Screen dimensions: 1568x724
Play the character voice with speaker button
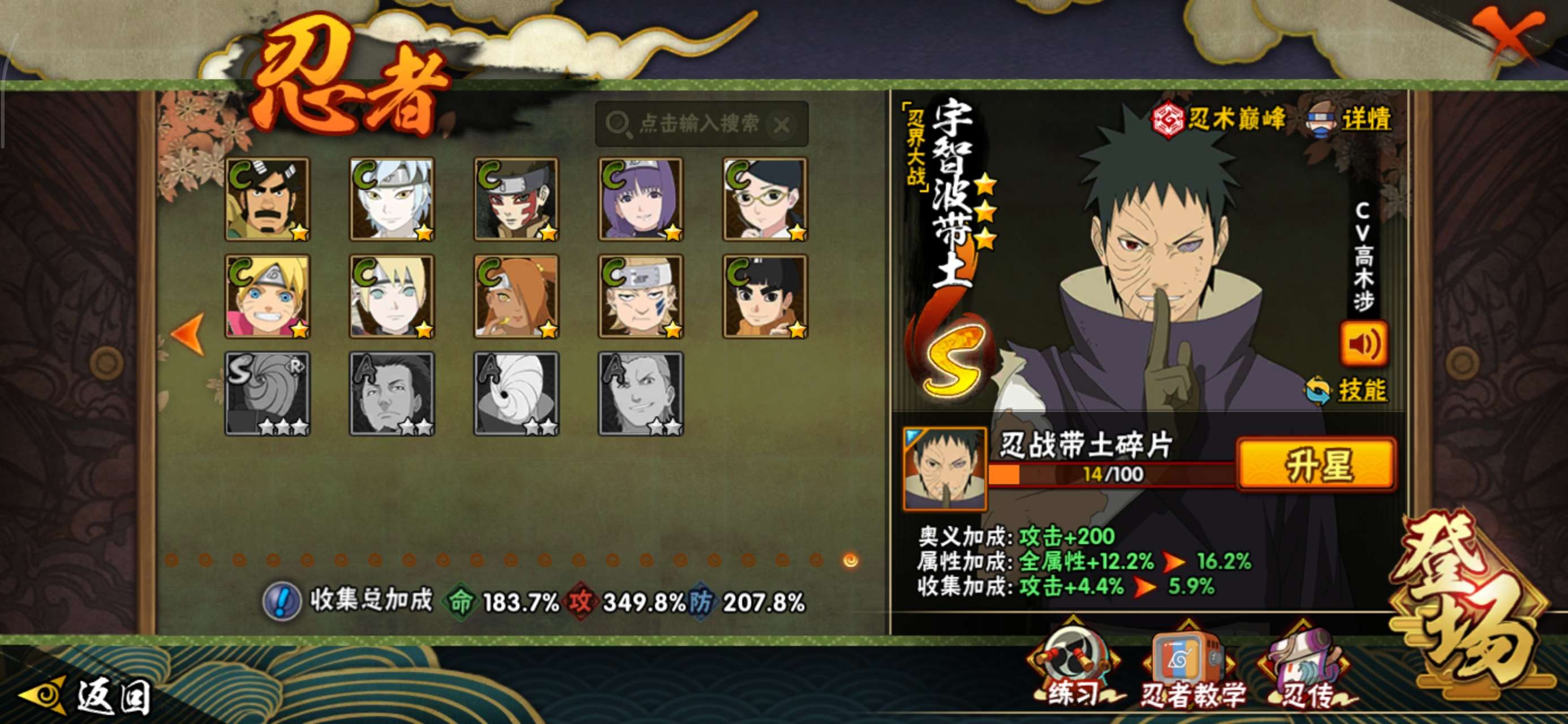[1363, 344]
